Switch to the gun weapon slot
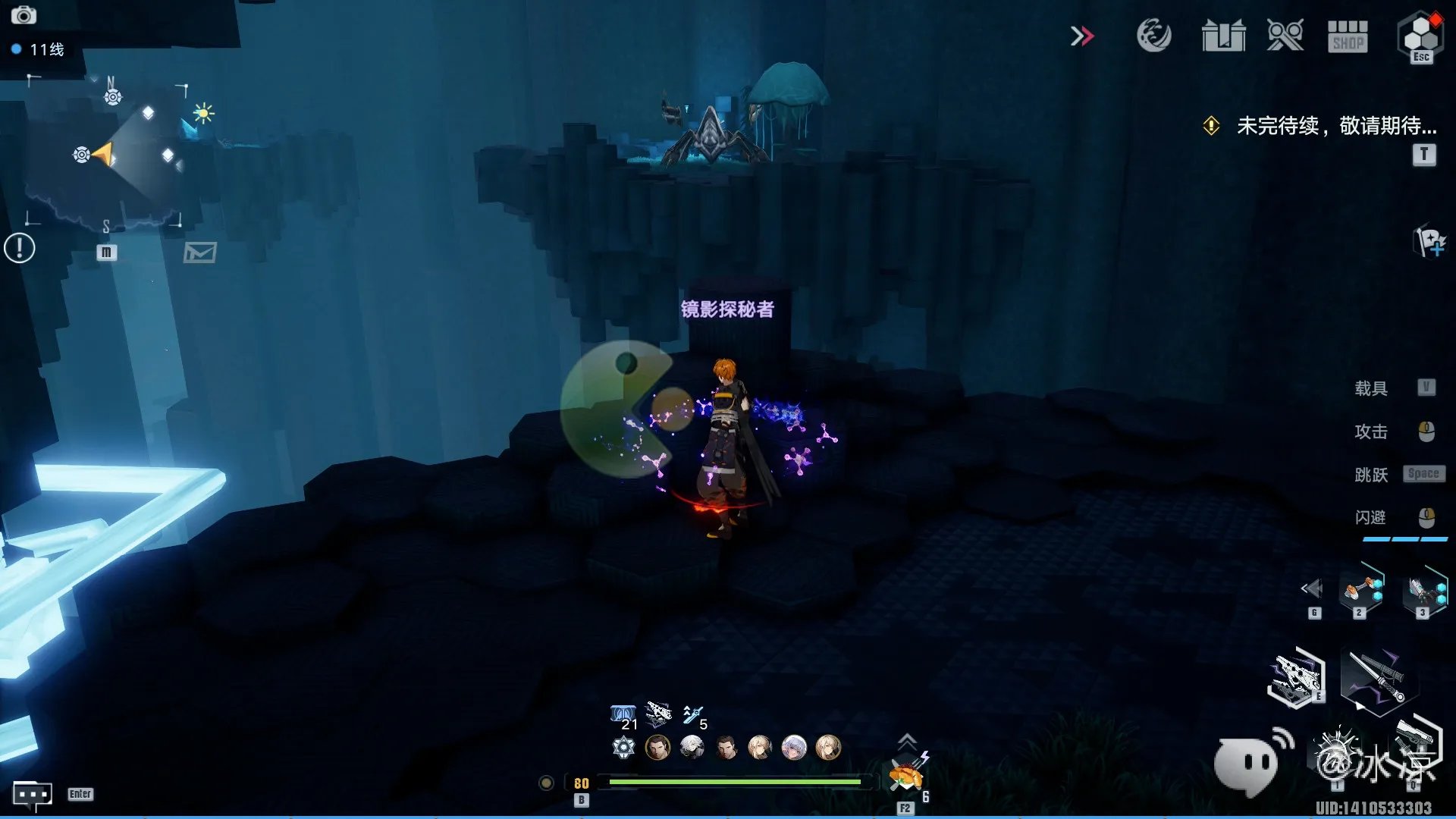 tap(1296, 676)
